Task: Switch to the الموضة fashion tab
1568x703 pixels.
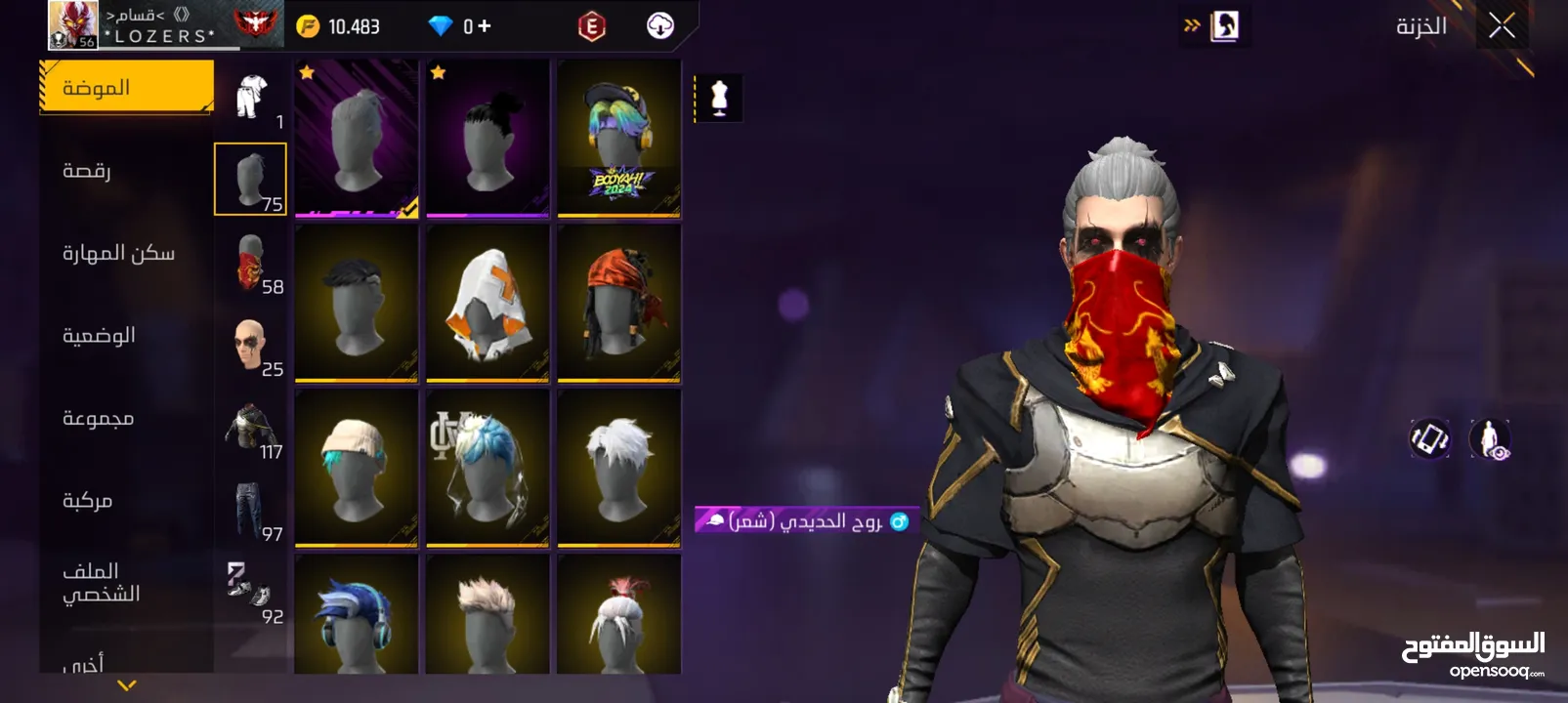Action: pyautogui.click(x=126, y=88)
